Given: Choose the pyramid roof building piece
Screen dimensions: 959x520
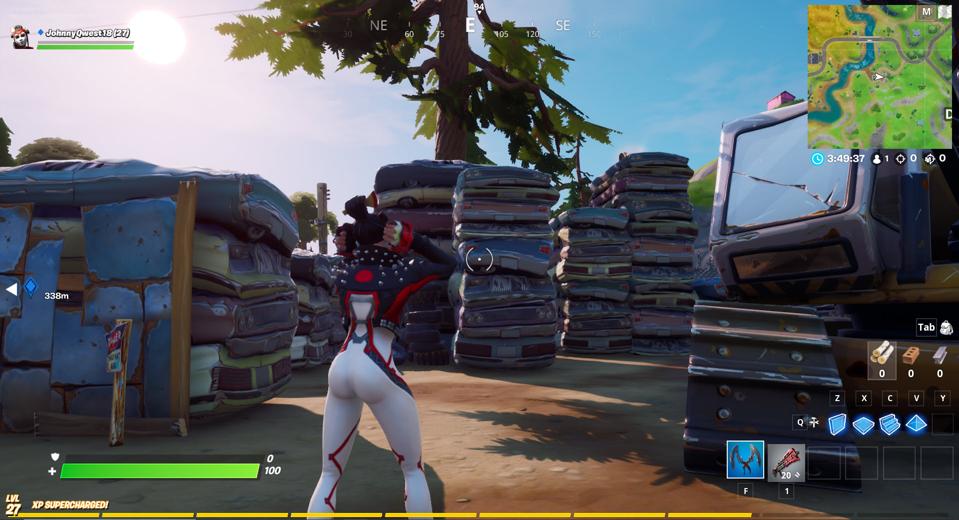Looking at the screenshot, I should [915, 424].
